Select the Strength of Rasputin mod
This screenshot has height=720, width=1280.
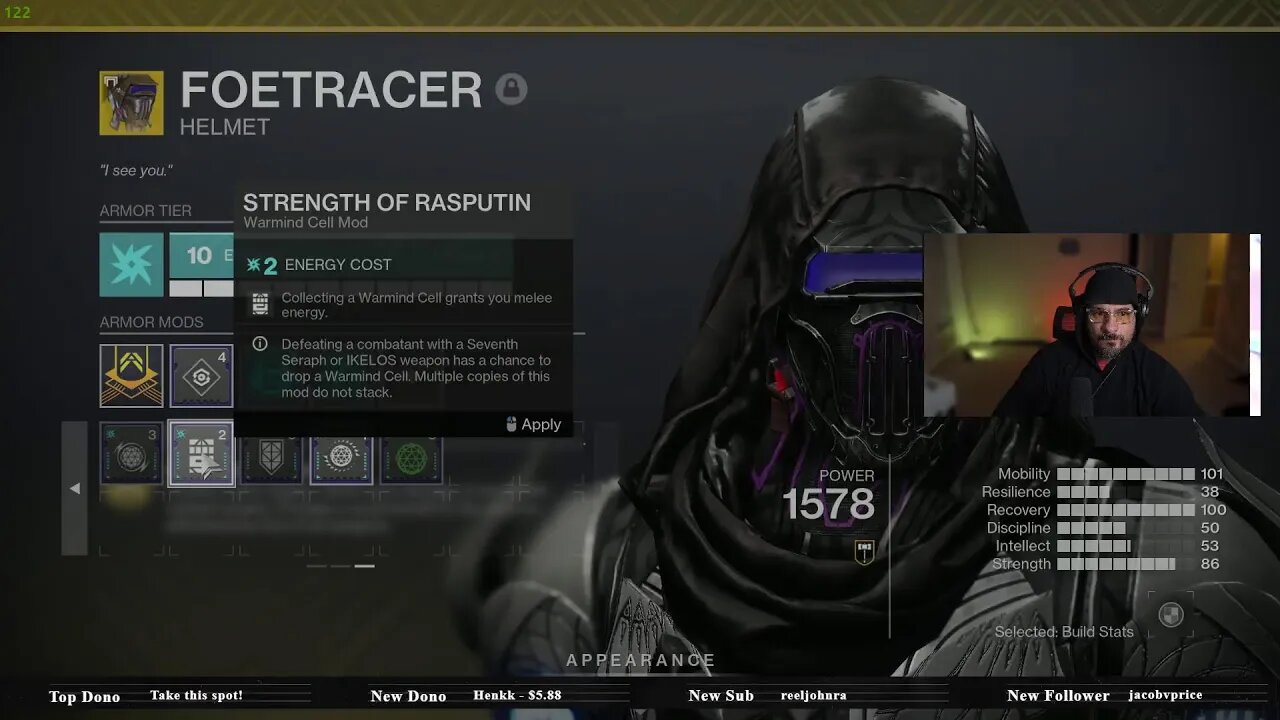click(201, 454)
